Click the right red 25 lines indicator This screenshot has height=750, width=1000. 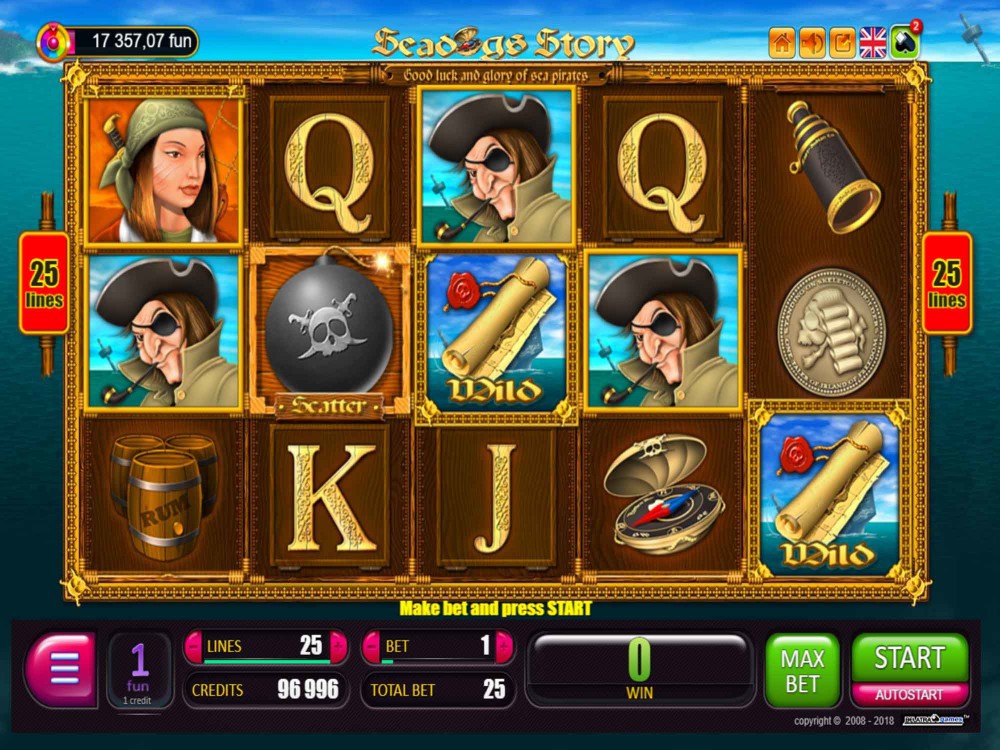coord(946,284)
